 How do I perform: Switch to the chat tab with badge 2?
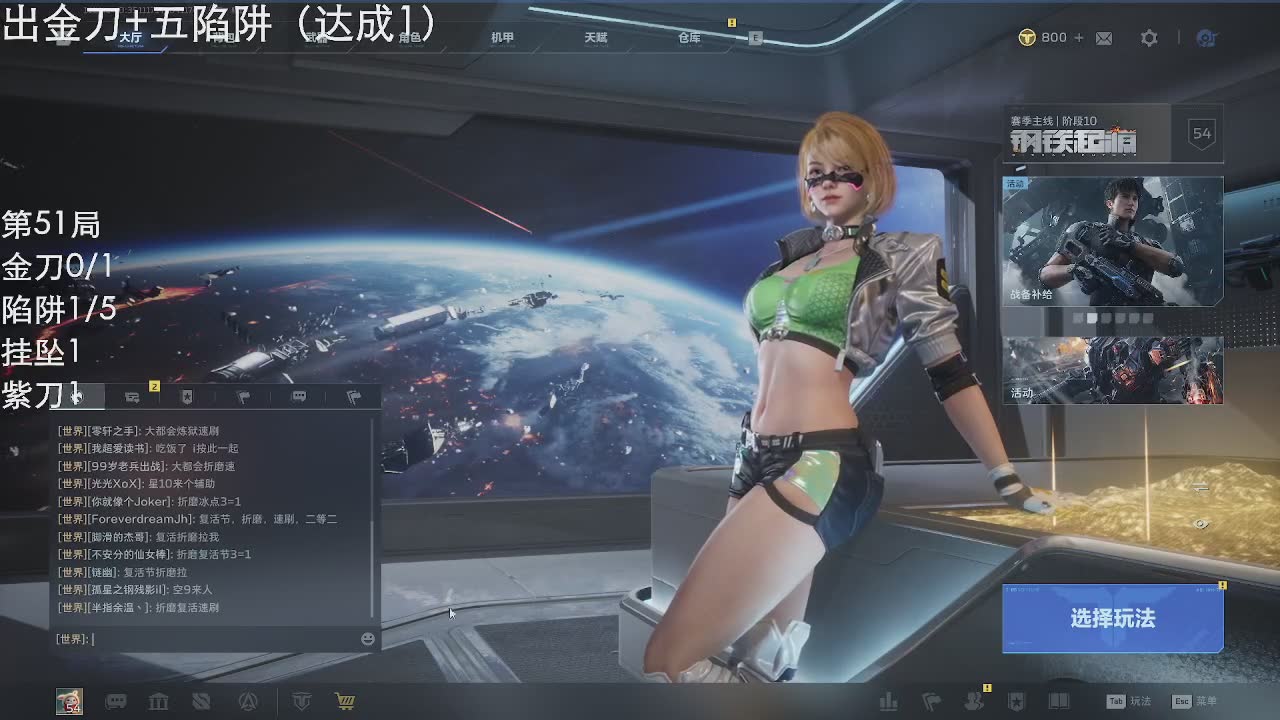(132, 397)
